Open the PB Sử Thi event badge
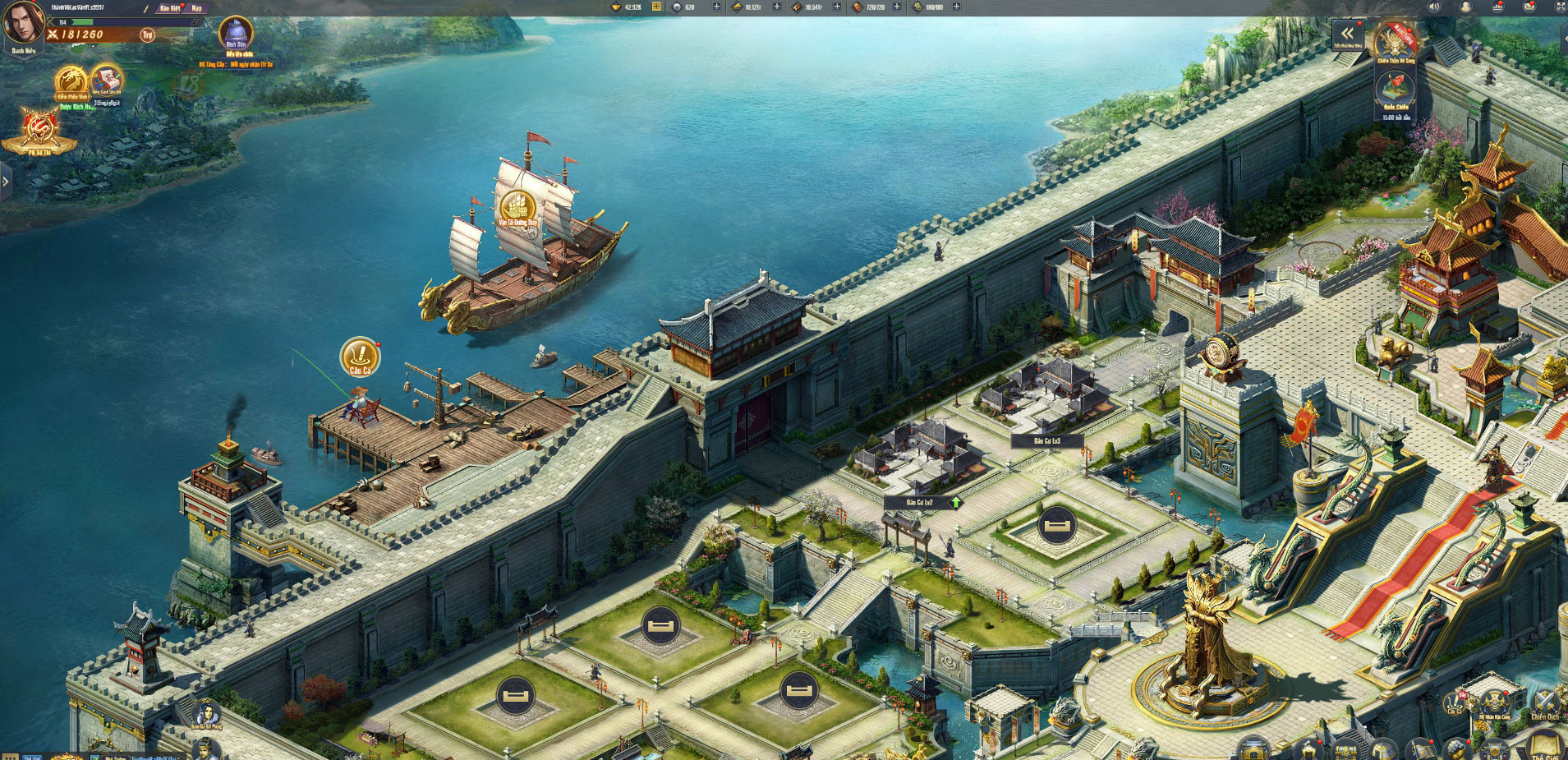 coord(39,130)
